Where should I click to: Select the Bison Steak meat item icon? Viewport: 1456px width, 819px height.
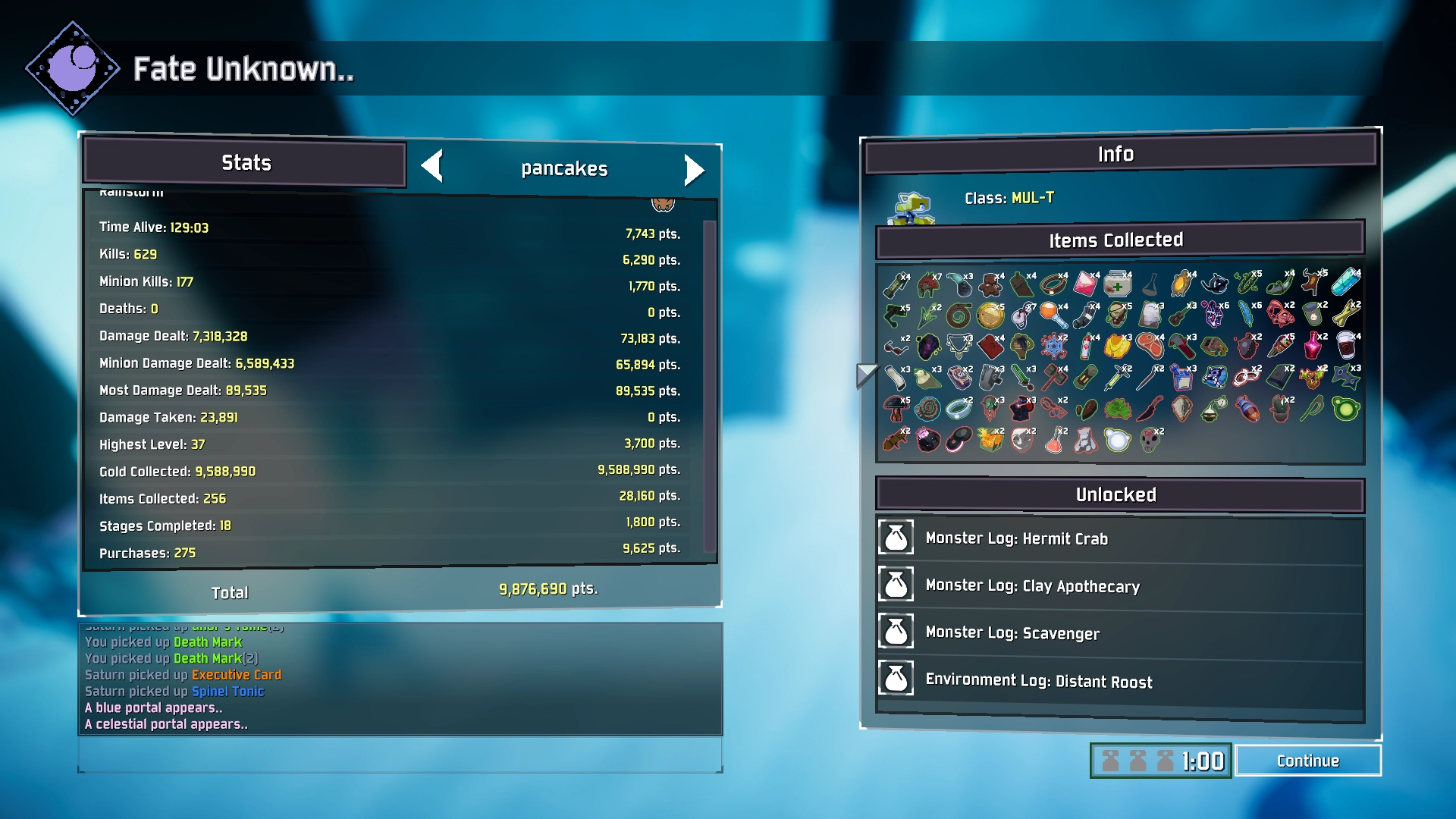(1151, 345)
